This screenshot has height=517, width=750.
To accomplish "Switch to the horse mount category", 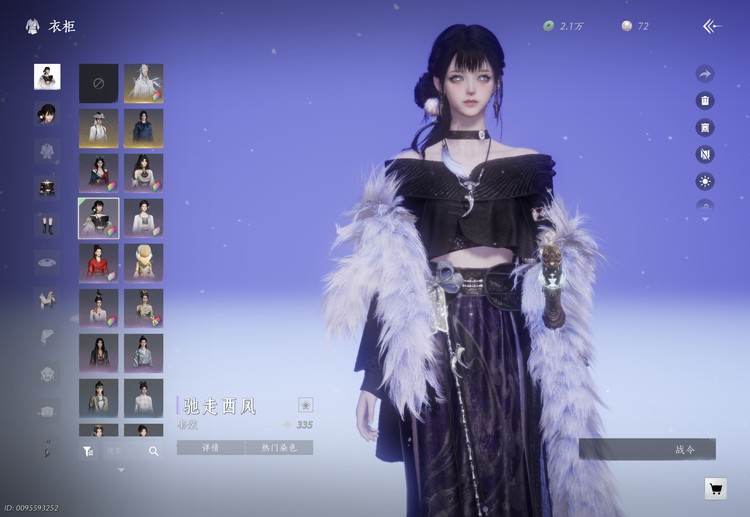I will [47, 298].
